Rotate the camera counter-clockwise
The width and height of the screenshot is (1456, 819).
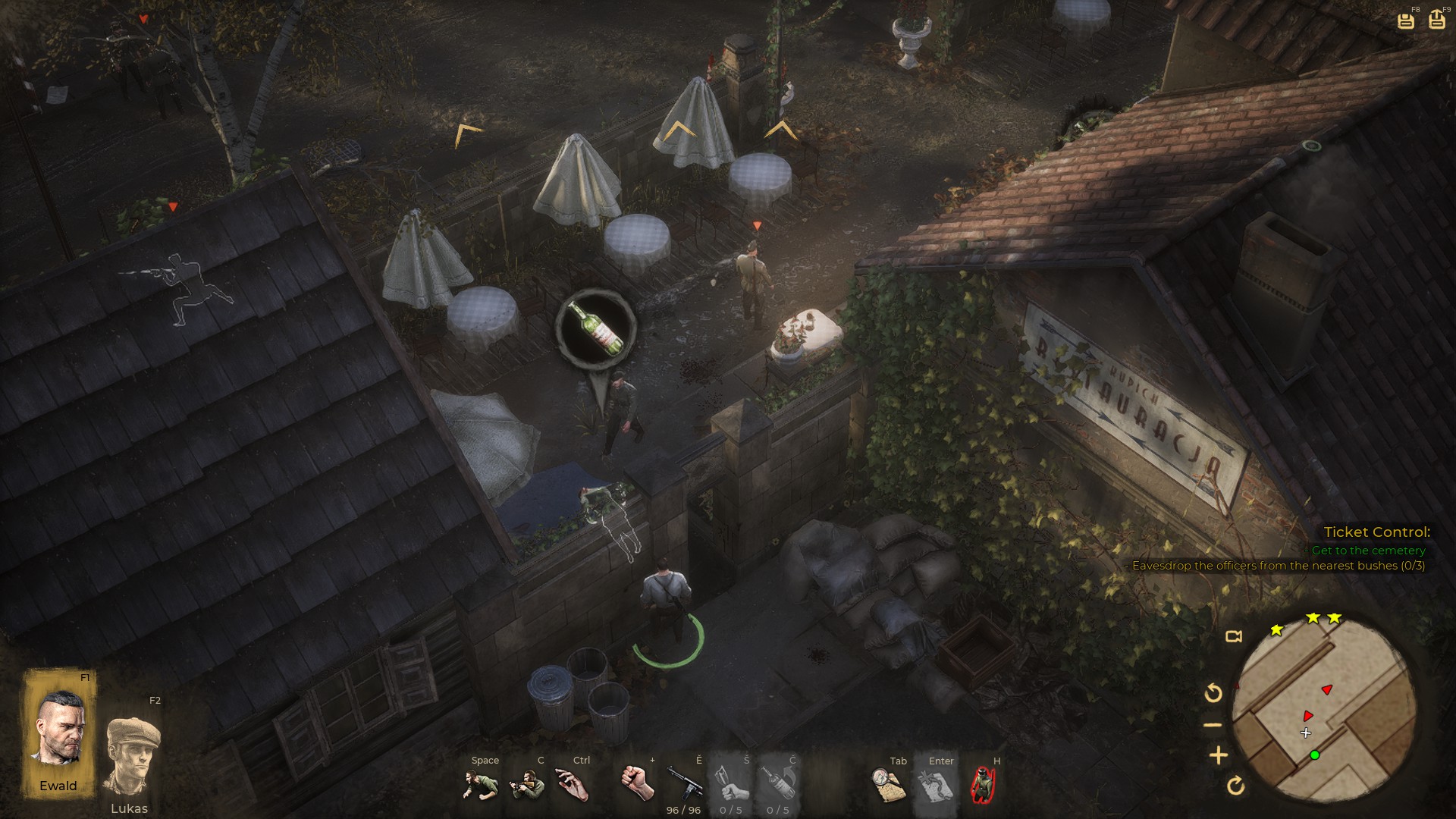[1213, 692]
